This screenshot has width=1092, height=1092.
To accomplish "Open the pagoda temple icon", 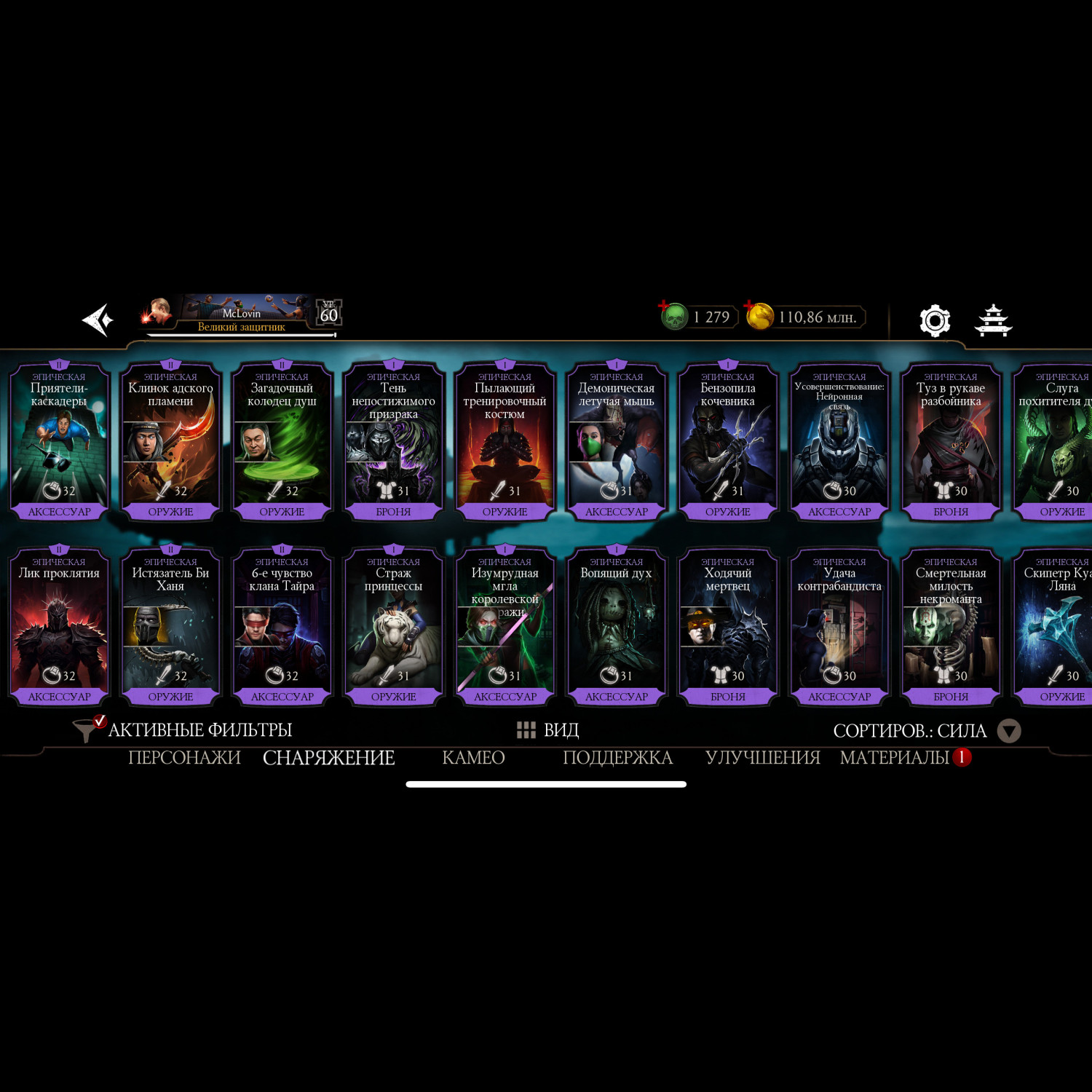I will (x=994, y=320).
